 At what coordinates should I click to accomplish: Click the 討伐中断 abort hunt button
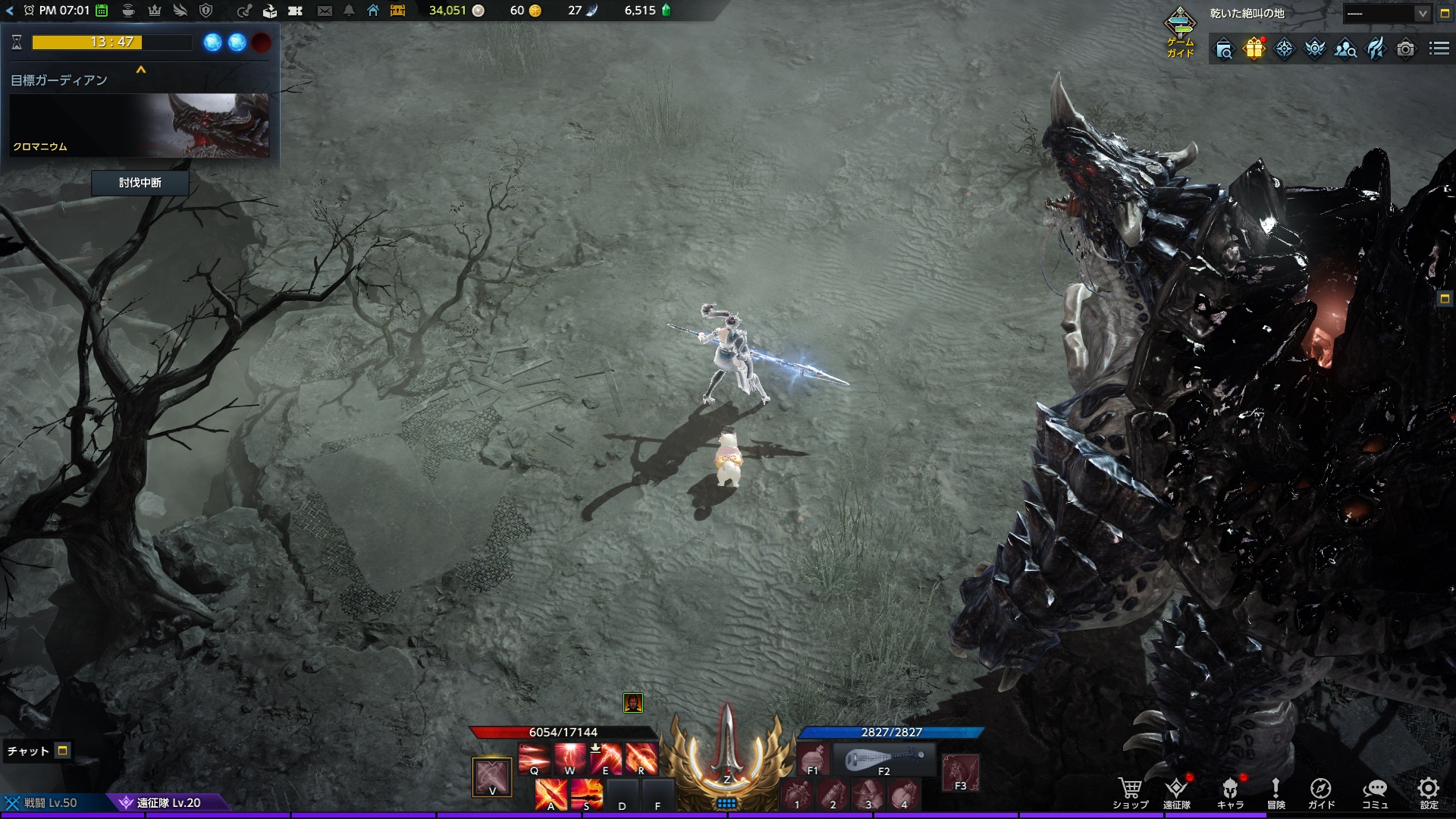[x=140, y=183]
